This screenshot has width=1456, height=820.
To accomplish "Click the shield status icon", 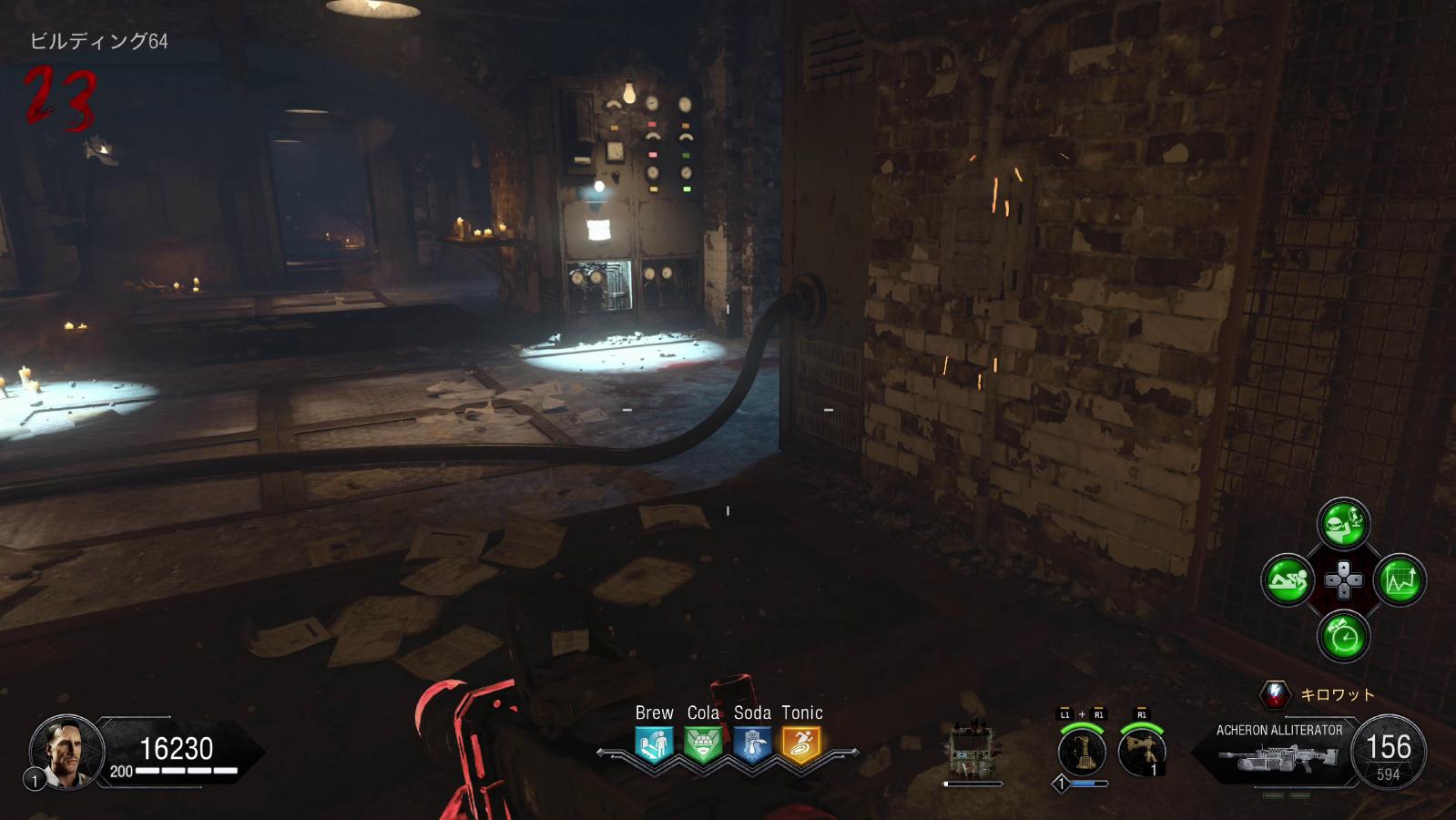I will 971,753.
